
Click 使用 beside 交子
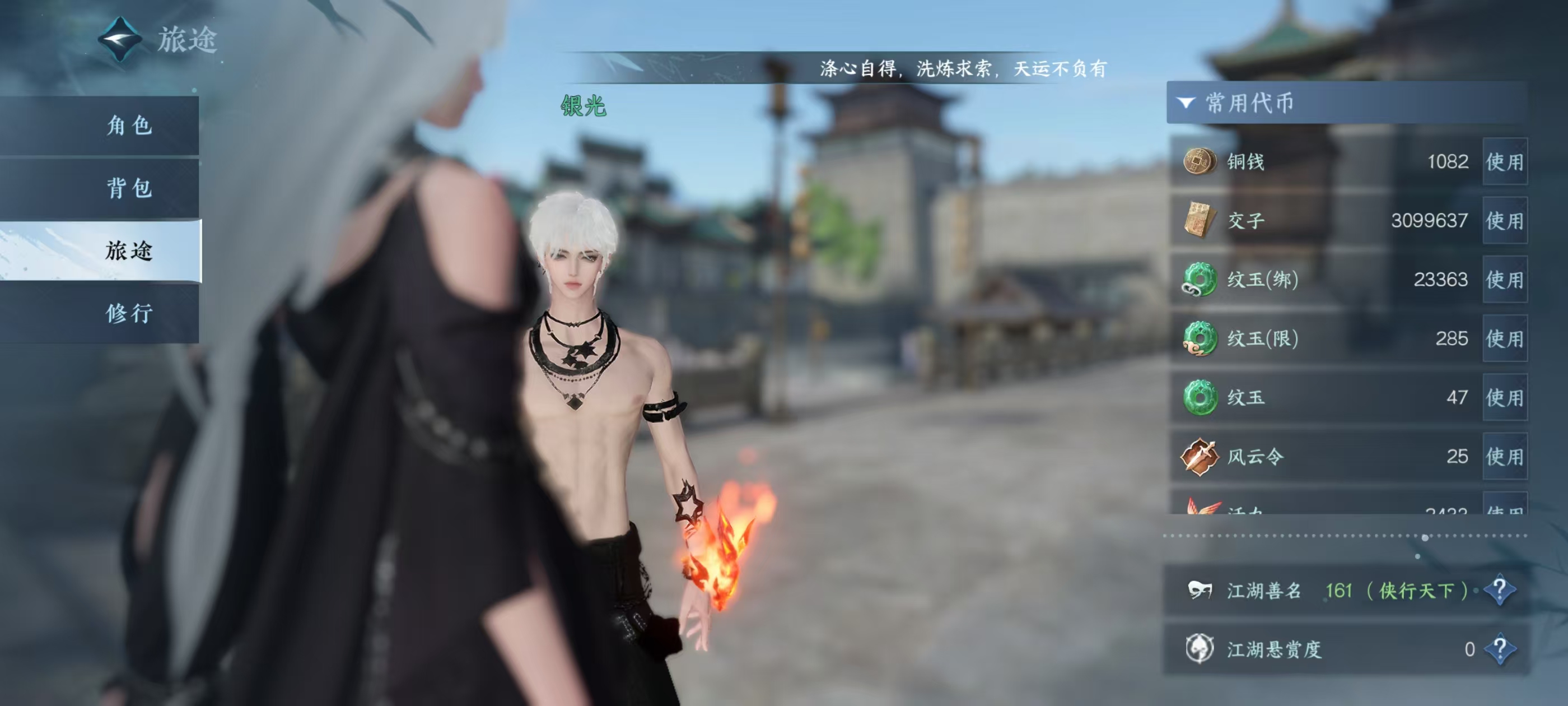tap(1504, 221)
